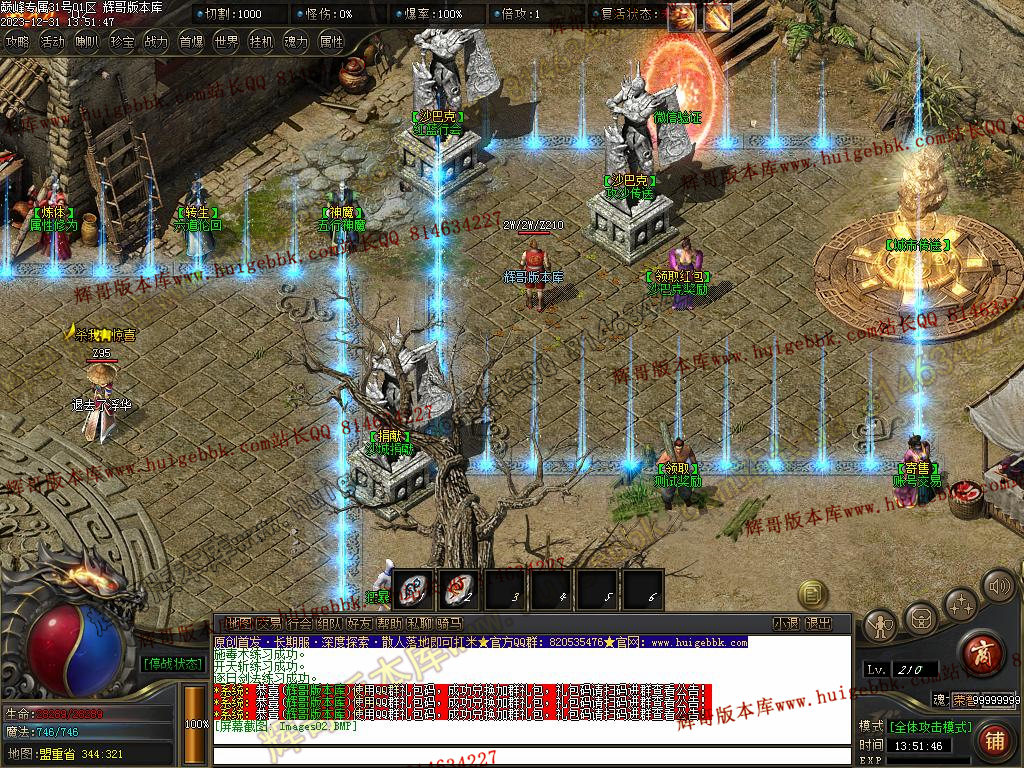This screenshot has width=1024, height=768.
Task: Click the 退出 exit button
Action: [818, 624]
